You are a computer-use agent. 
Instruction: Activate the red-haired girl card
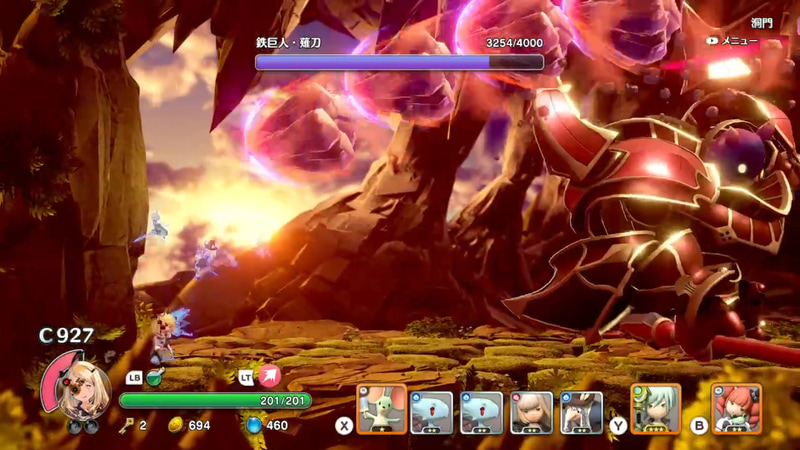pyautogui.click(x=737, y=409)
